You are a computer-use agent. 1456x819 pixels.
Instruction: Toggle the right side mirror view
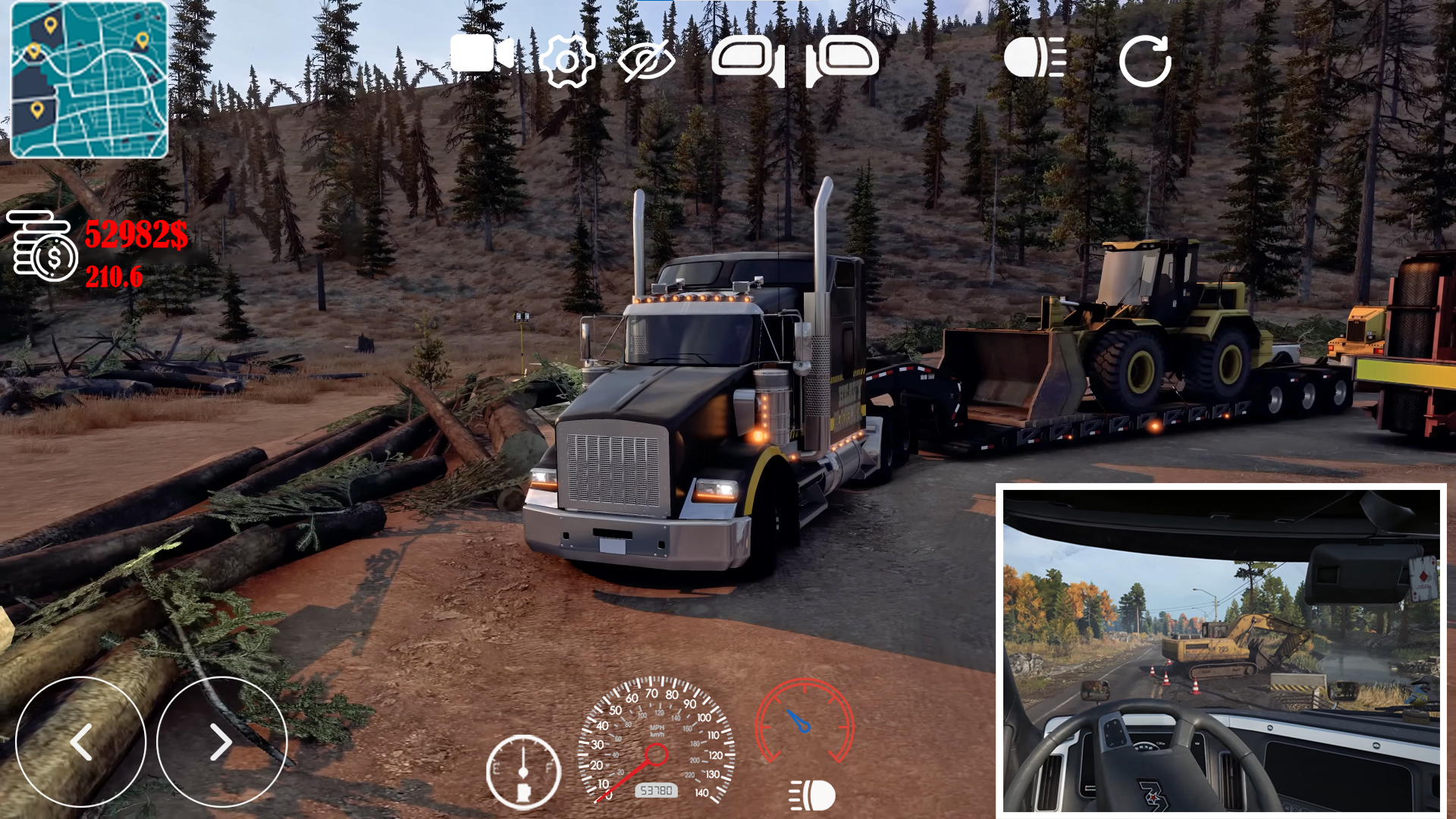[x=842, y=61]
